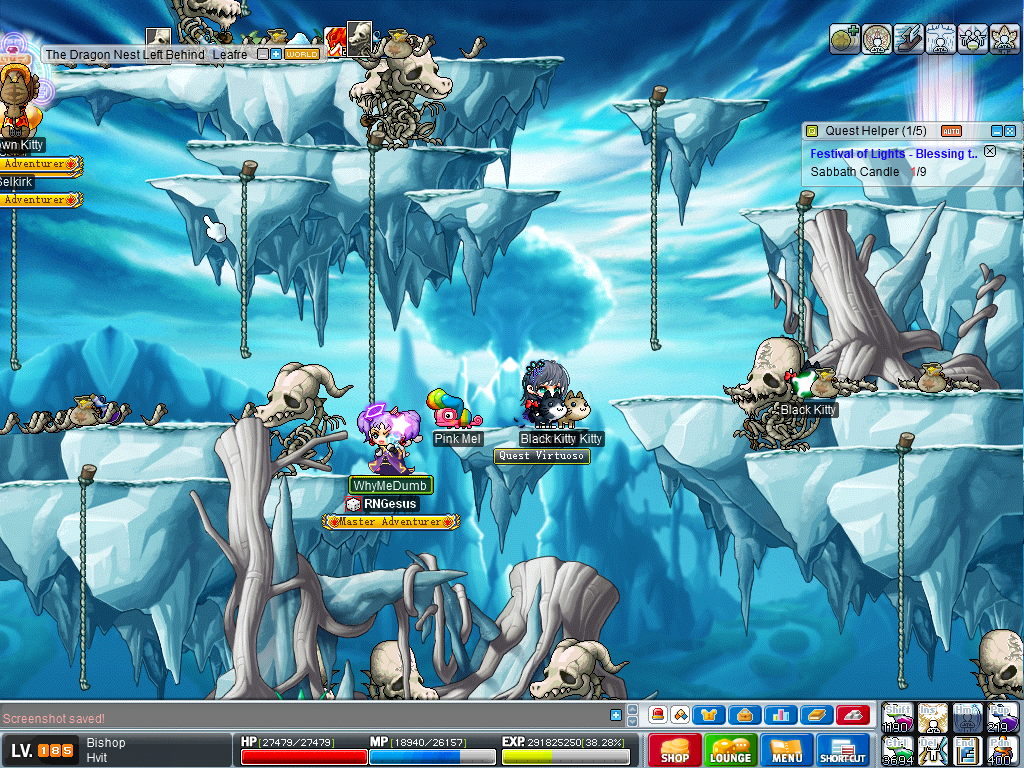Select the winged shoe buff icon

909,39
